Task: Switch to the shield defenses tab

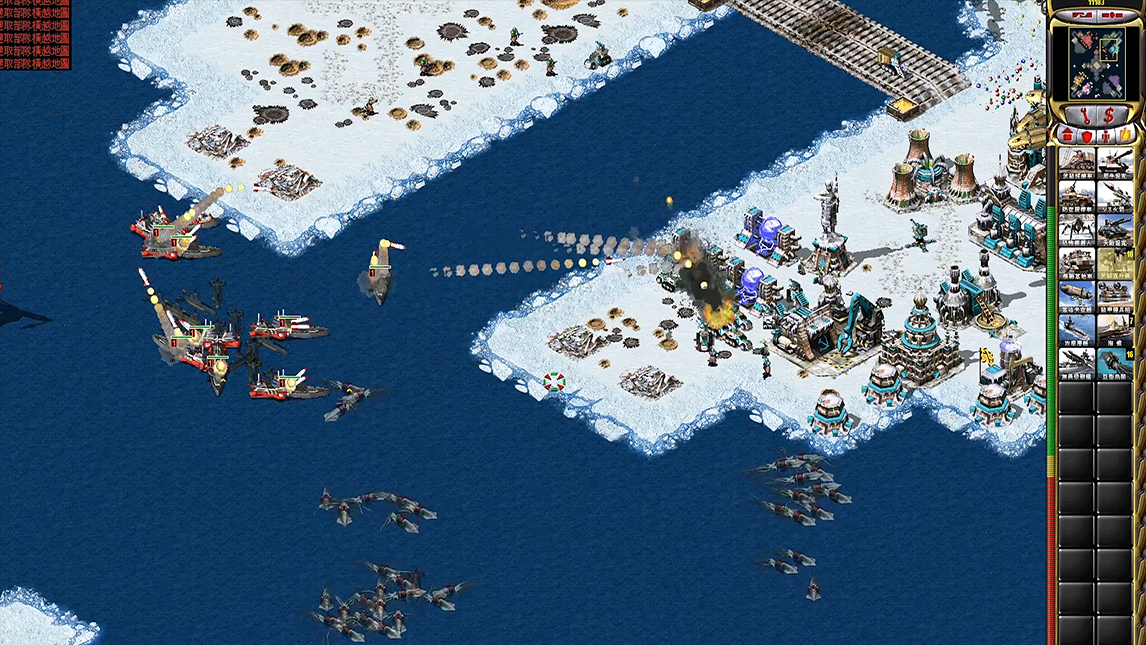Action: (1087, 135)
